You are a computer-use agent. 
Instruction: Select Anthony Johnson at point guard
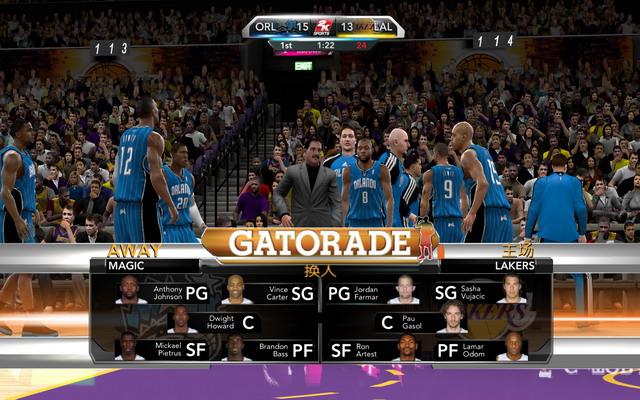point(166,293)
